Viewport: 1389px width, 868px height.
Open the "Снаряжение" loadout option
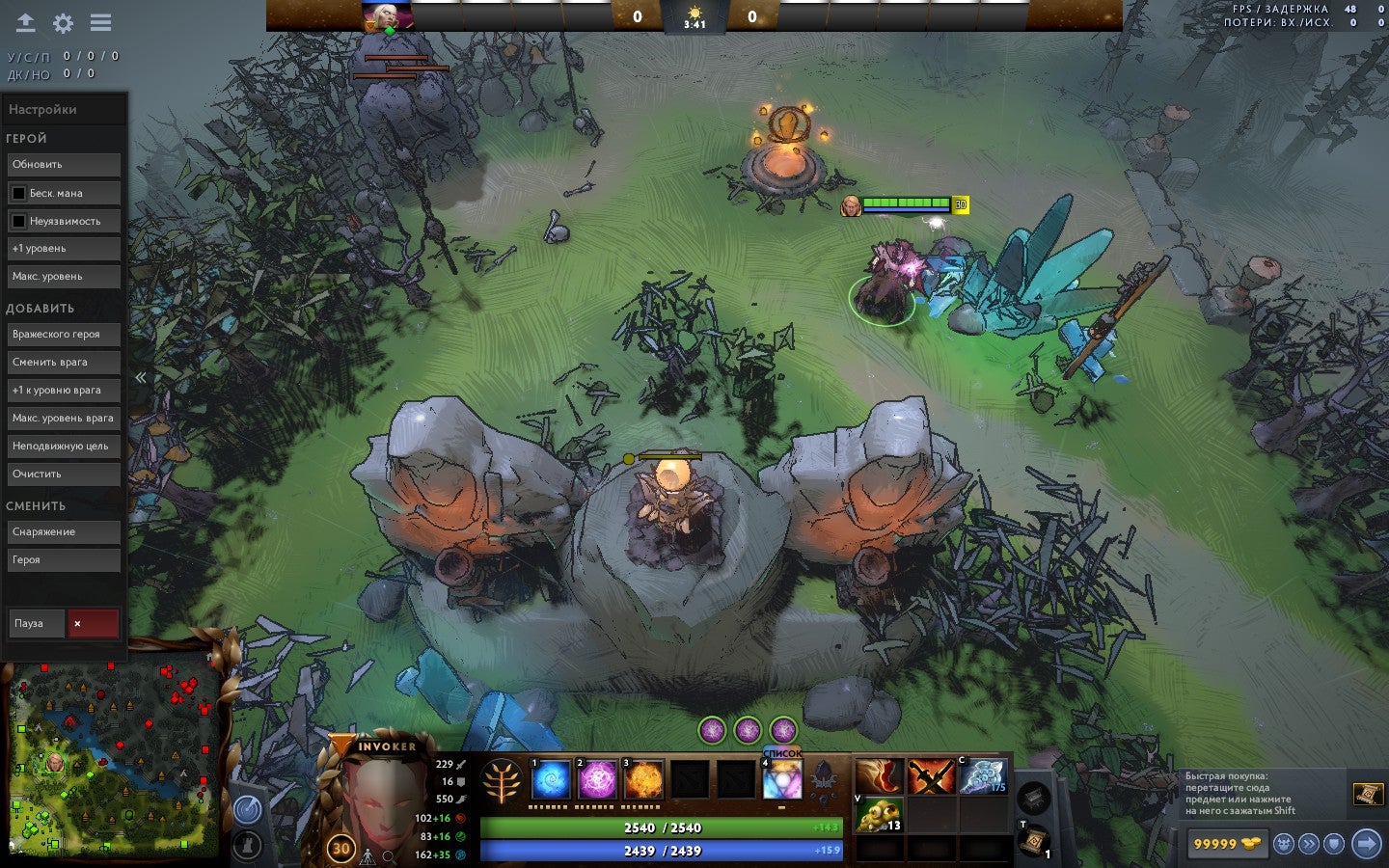[64, 532]
